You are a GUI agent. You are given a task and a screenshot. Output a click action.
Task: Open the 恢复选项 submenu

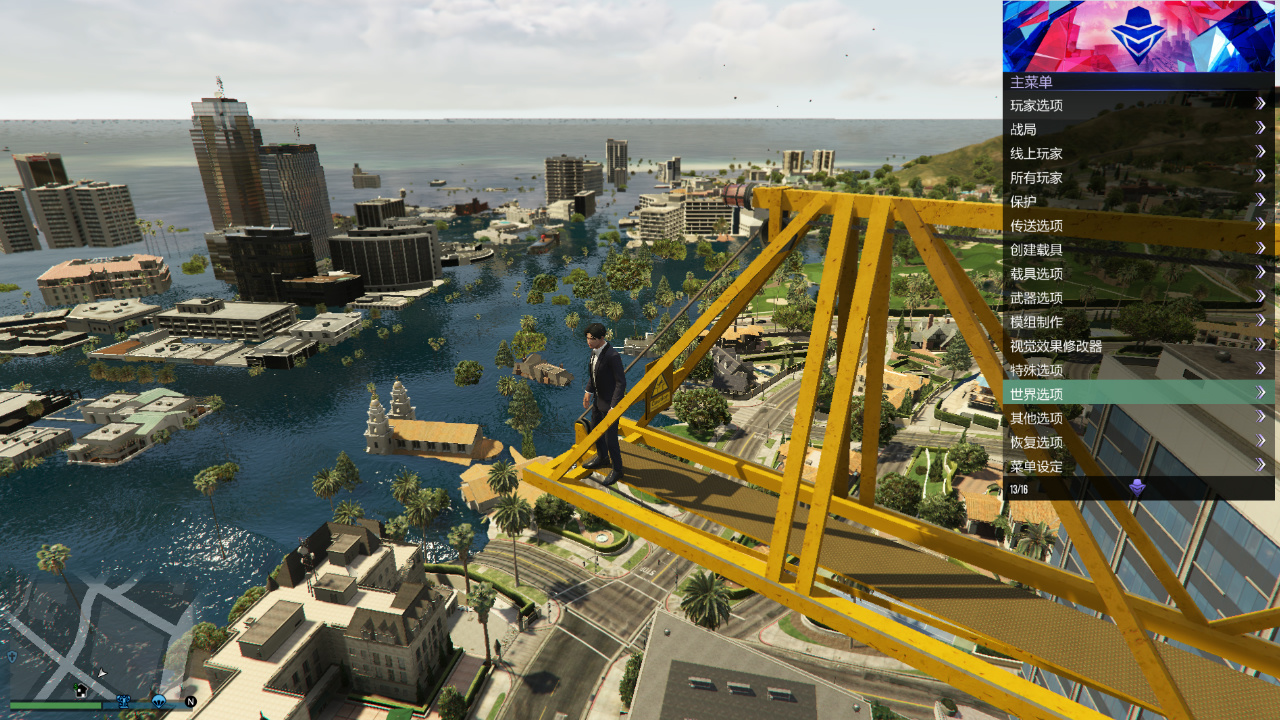(x=1138, y=442)
